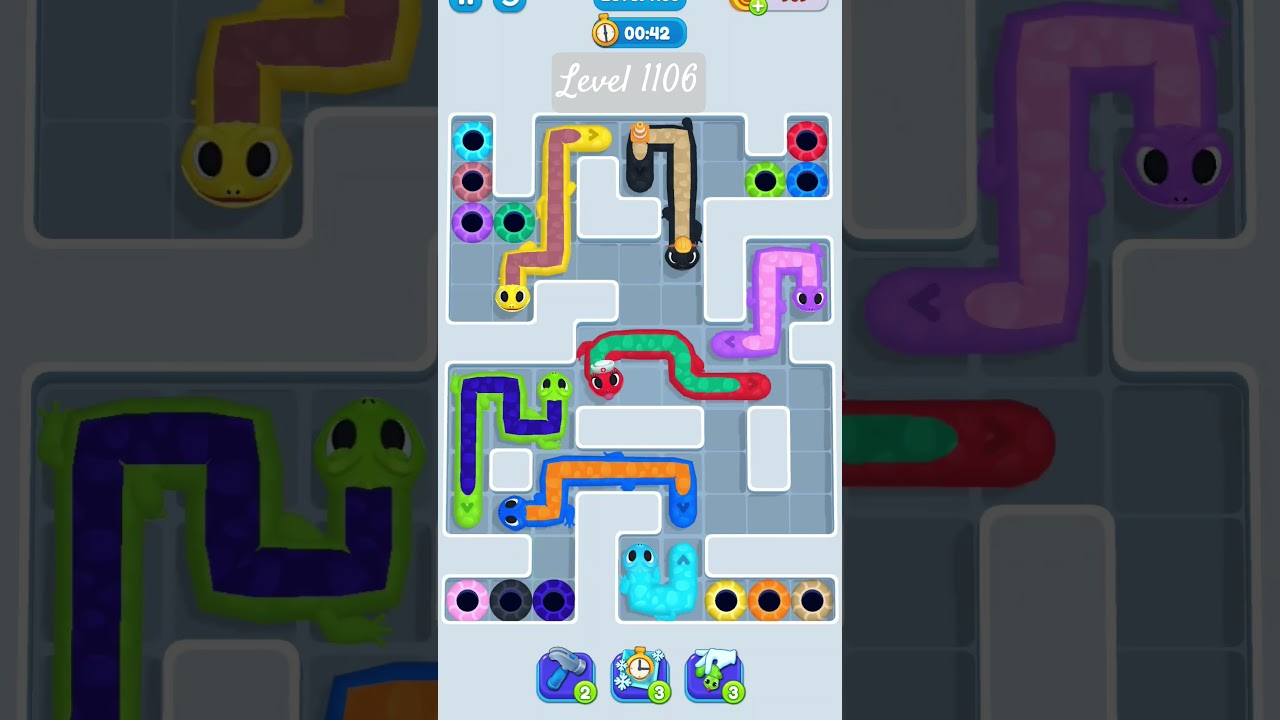
Task: Click the restart level icon
Action: coord(508,5)
